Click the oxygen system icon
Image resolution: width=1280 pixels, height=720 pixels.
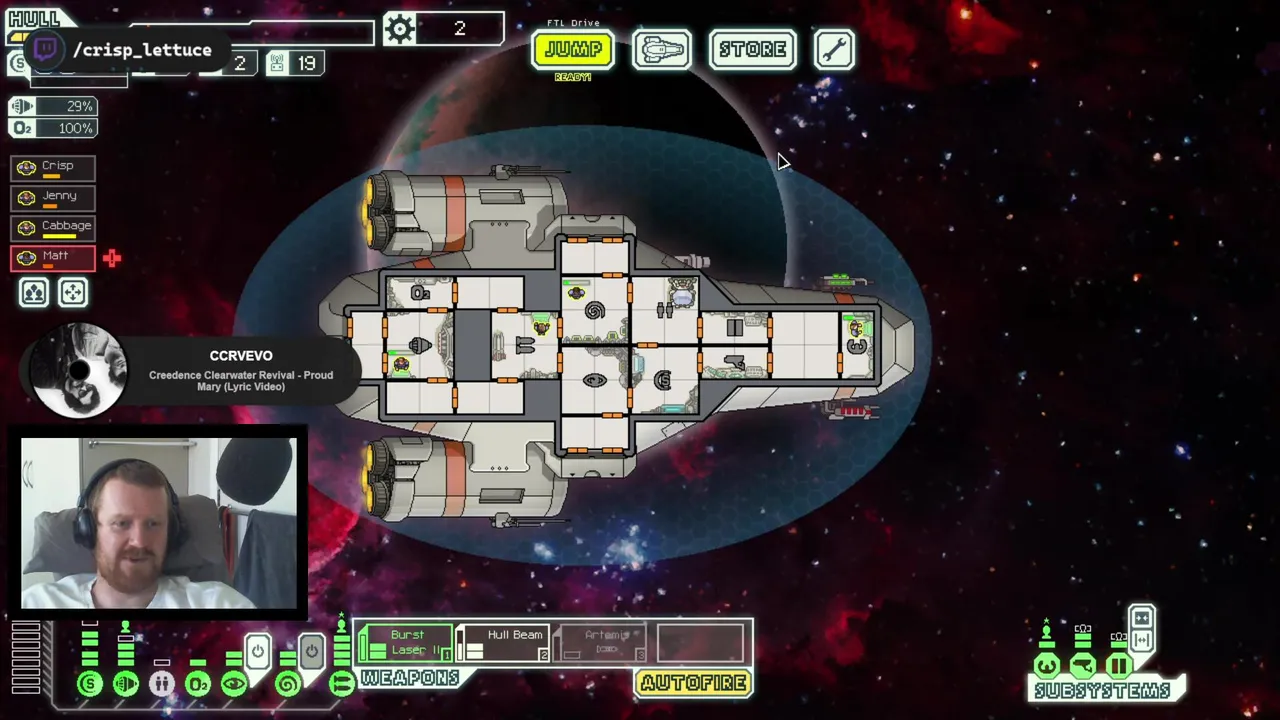(198, 685)
